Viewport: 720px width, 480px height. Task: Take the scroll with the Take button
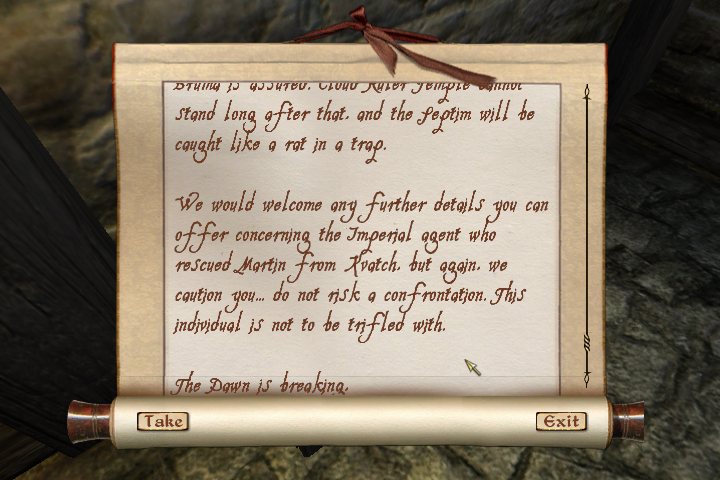tap(162, 421)
